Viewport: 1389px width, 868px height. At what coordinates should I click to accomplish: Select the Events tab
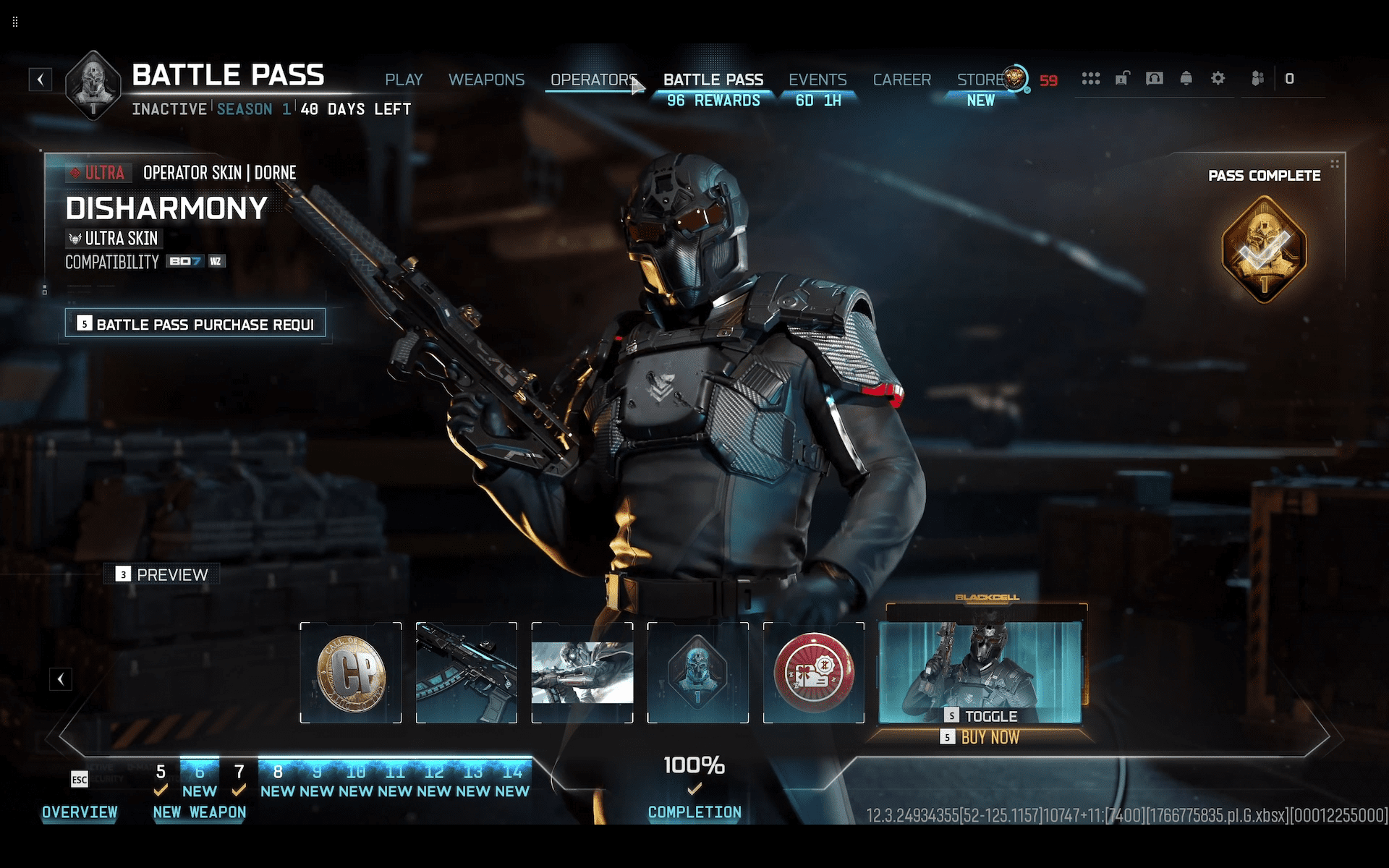[x=817, y=80]
